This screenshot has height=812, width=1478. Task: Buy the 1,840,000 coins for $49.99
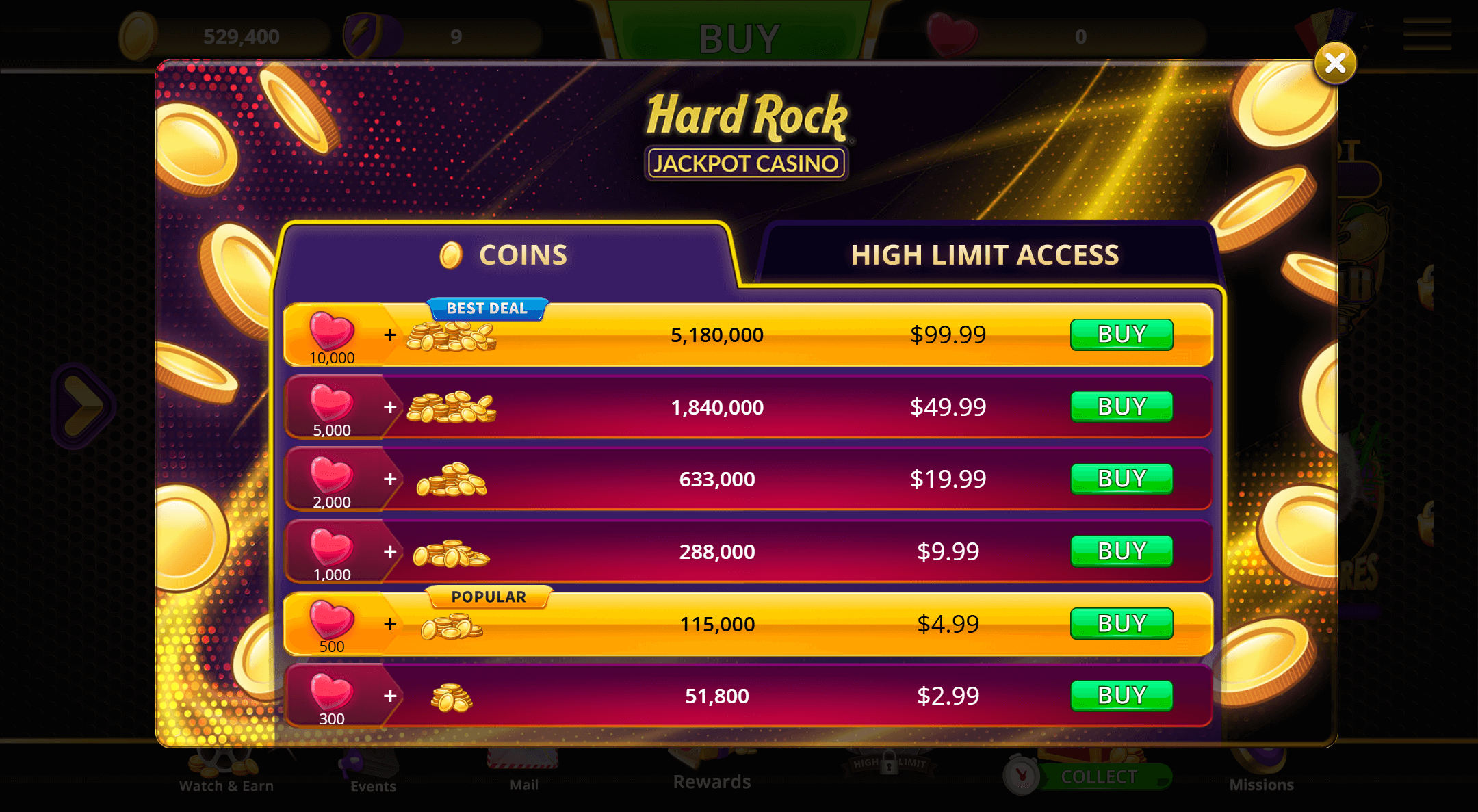1121,407
